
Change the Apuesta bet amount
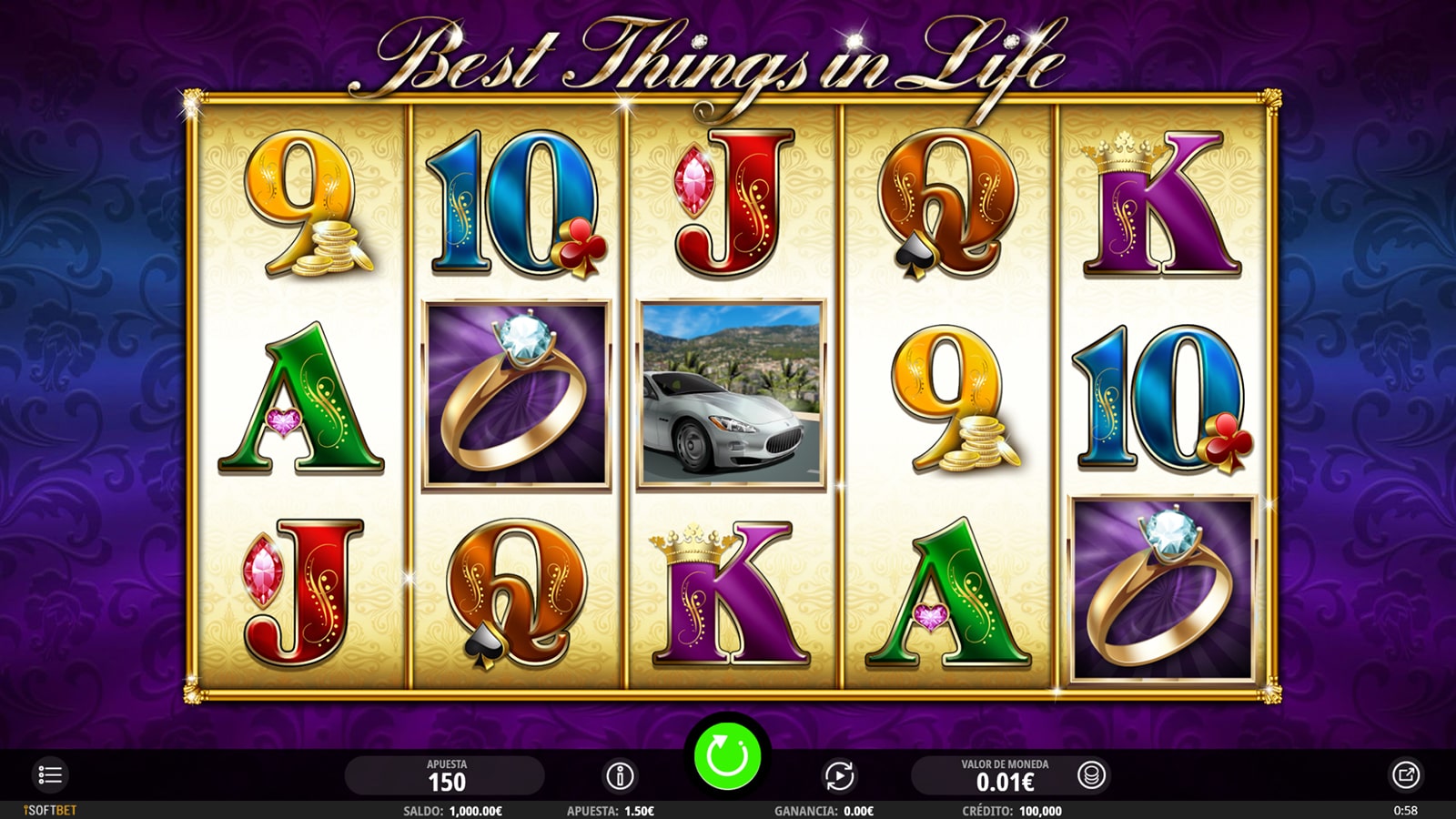[x=446, y=775]
